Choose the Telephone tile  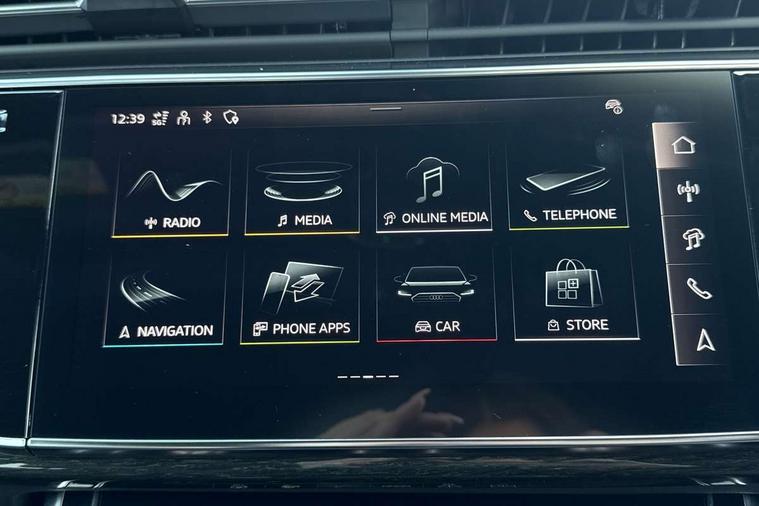568,188
